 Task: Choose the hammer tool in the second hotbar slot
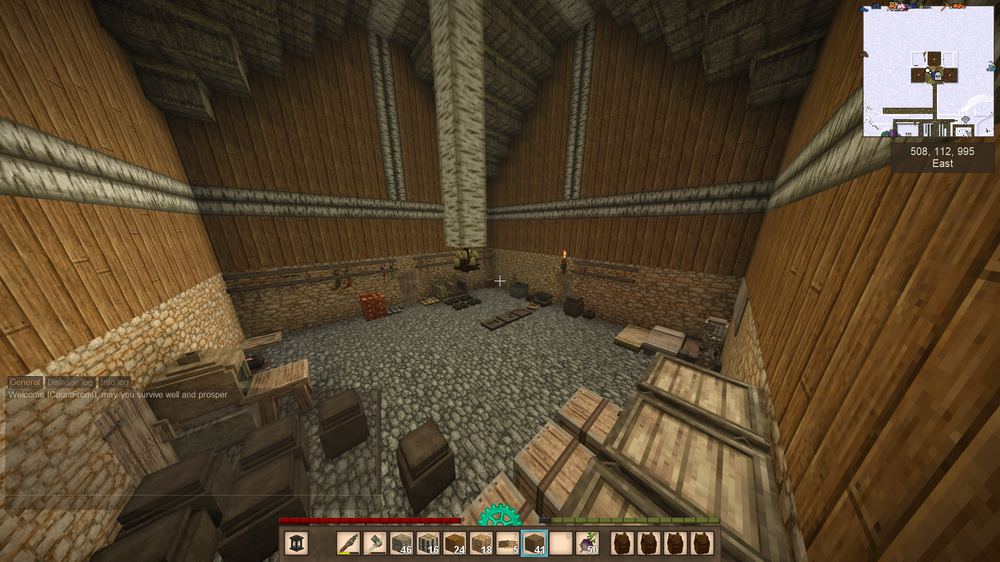tap(376, 543)
